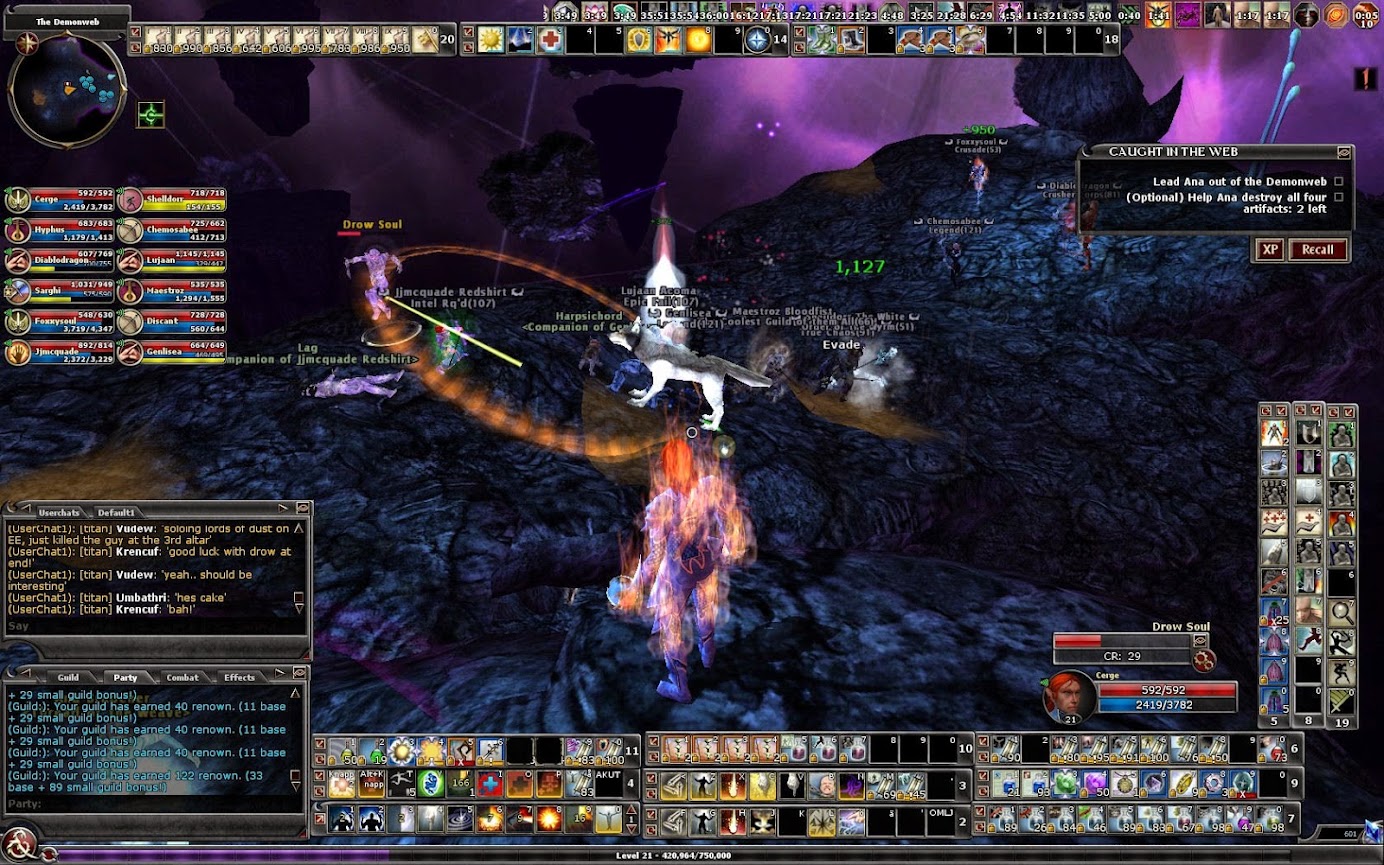Use the sun burst spell icon
Image resolution: width=1384 pixels, height=865 pixels.
tap(491, 40)
